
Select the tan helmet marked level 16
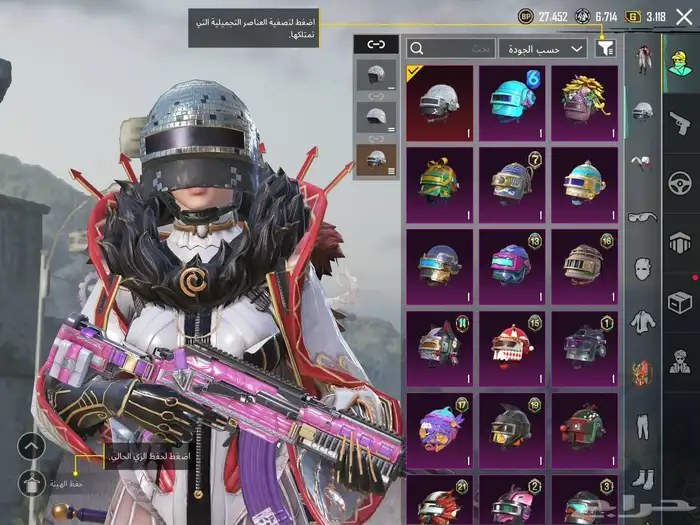click(585, 264)
